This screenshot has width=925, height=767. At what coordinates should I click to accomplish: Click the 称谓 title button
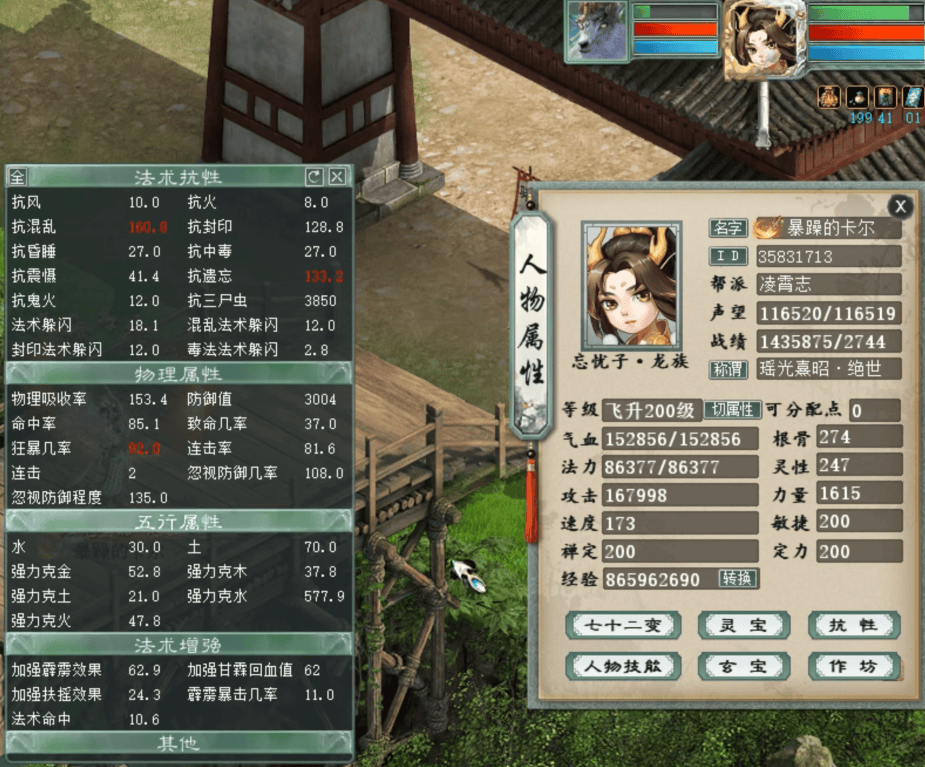(727, 369)
